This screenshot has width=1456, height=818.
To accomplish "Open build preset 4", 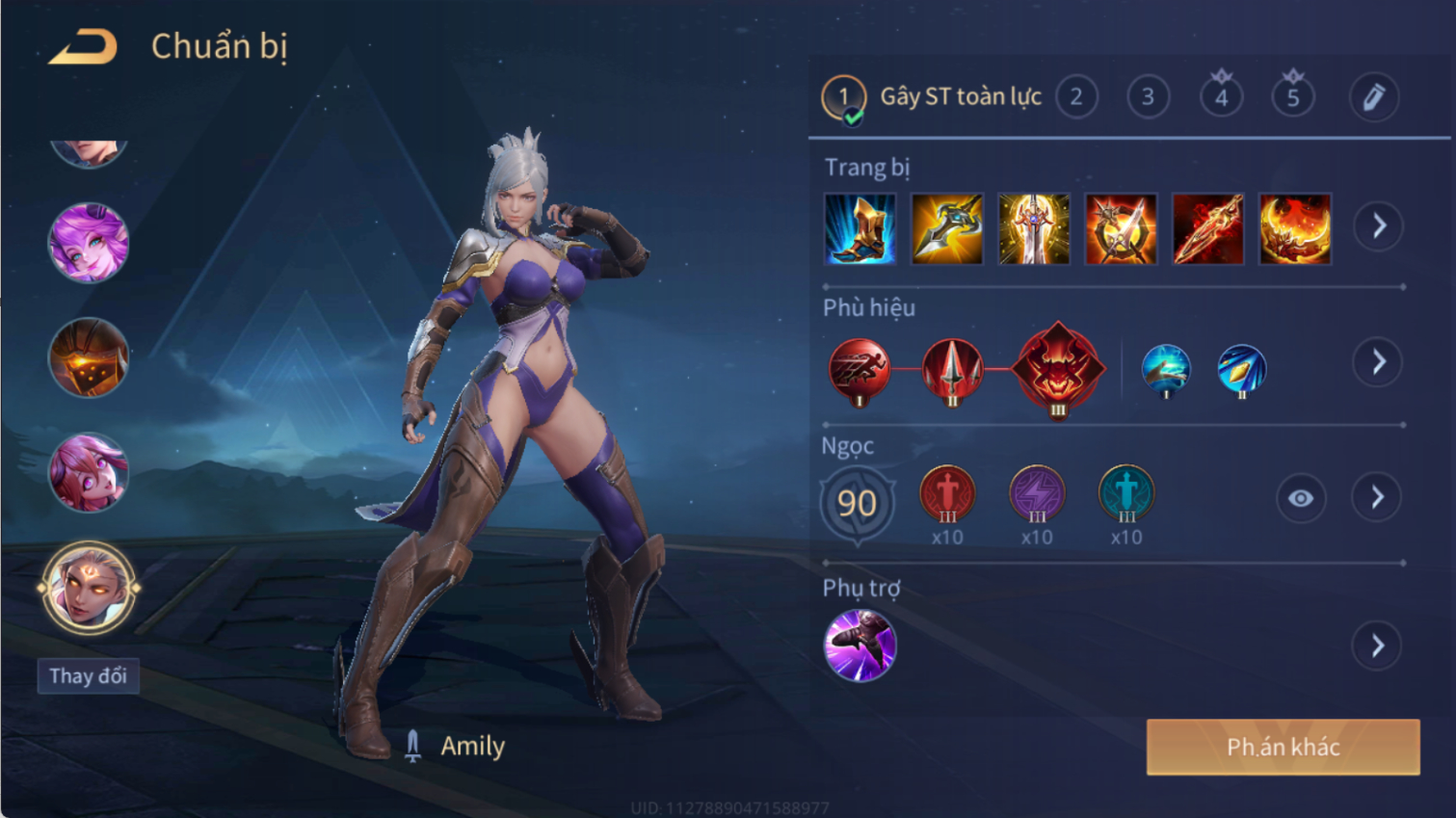I will click(x=1221, y=97).
